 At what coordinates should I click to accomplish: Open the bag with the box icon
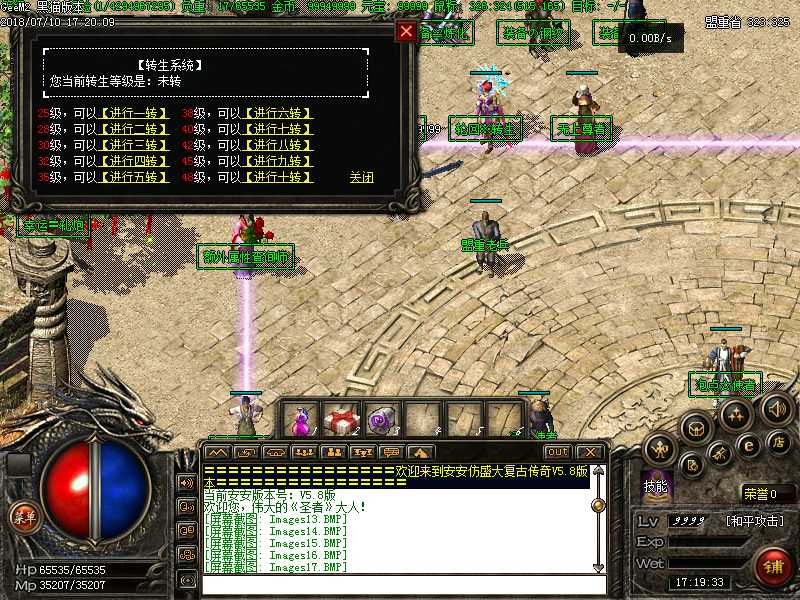[697, 429]
